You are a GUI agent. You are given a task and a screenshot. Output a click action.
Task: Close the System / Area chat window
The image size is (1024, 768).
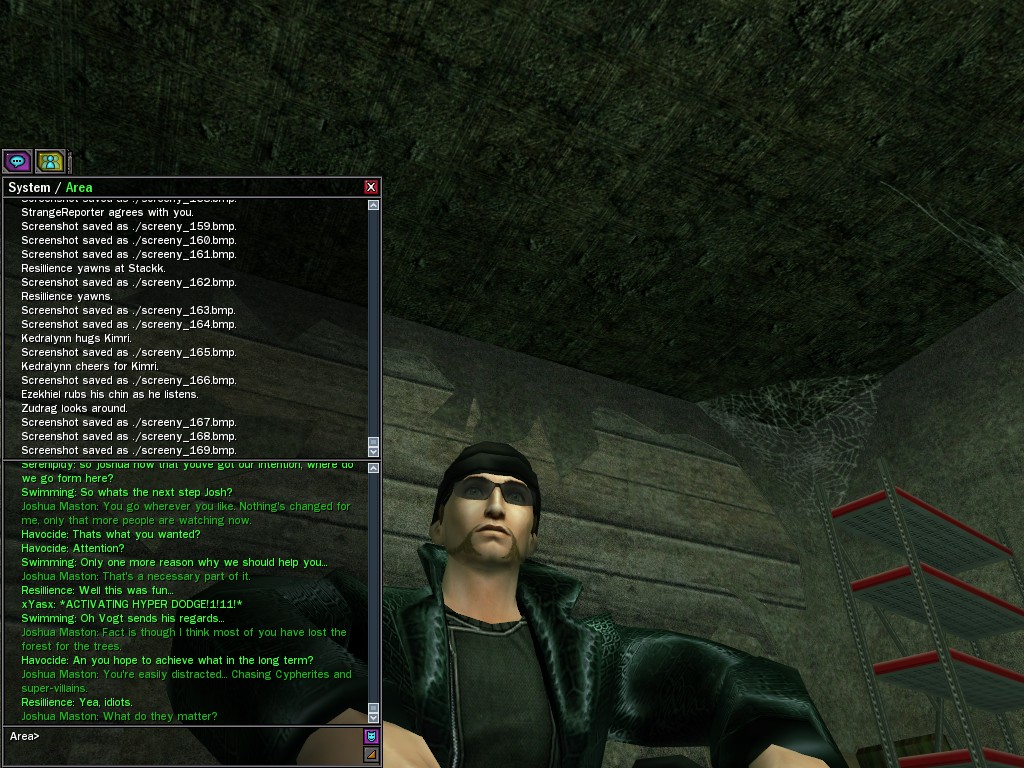(x=371, y=187)
